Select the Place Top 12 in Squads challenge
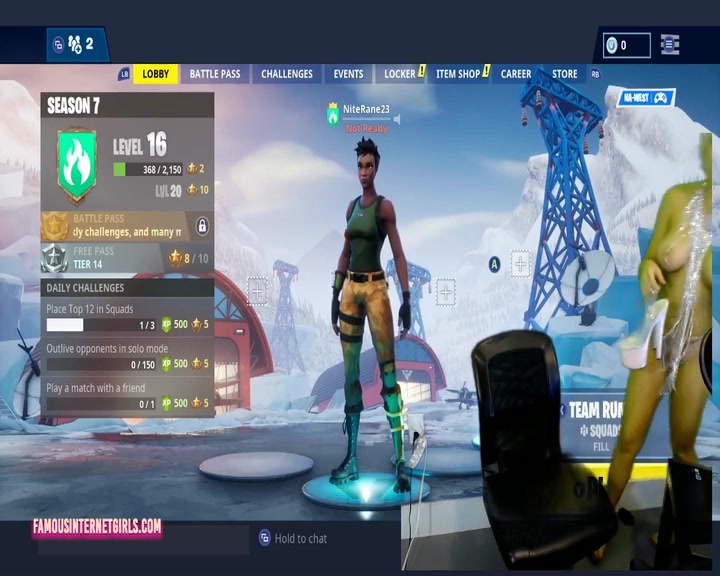This screenshot has width=720, height=576. pos(127,317)
